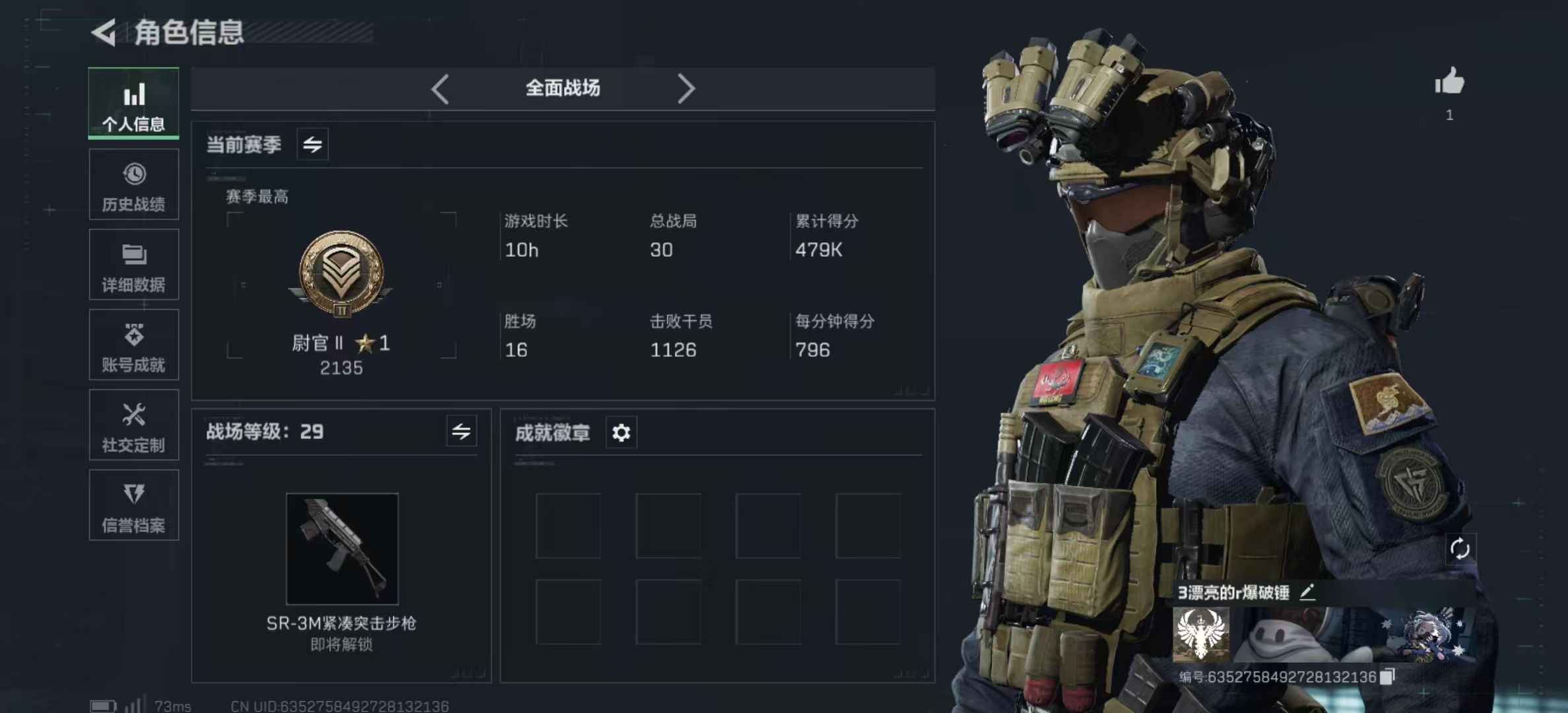Image resolution: width=1568 pixels, height=713 pixels.
Task: Switch to the next game mode with right arrow
Action: (686, 88)
